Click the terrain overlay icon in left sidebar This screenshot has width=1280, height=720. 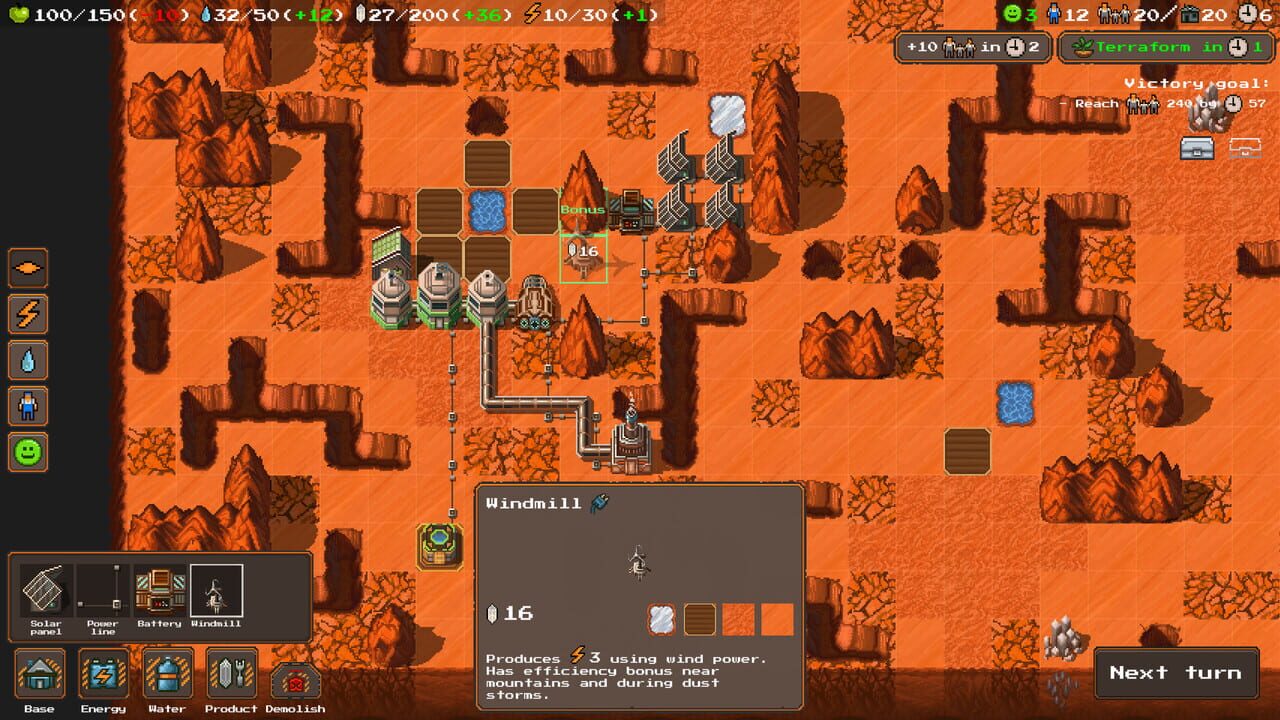pos(27,267)
